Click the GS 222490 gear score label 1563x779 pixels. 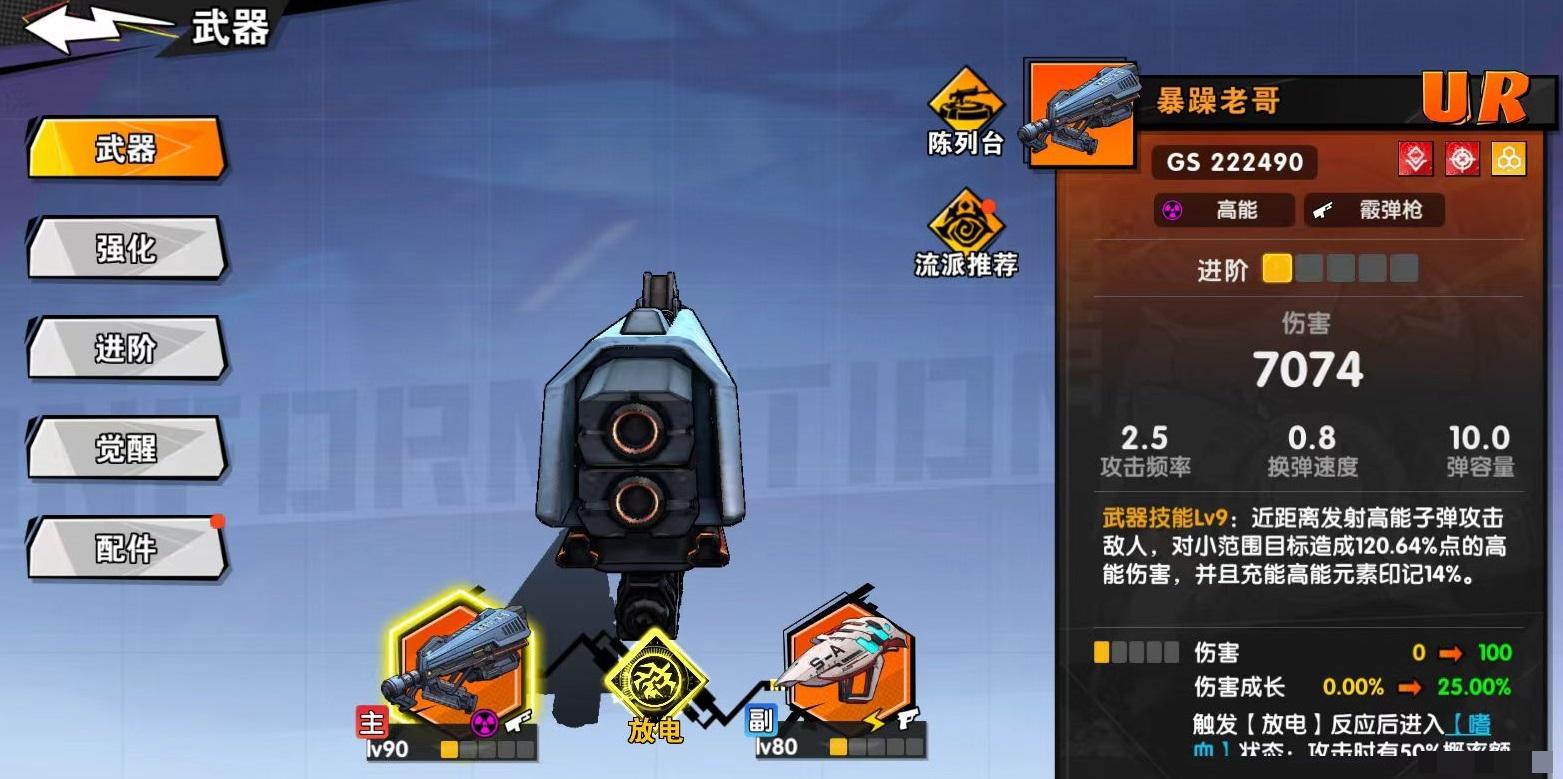(x=1235, y=162)
